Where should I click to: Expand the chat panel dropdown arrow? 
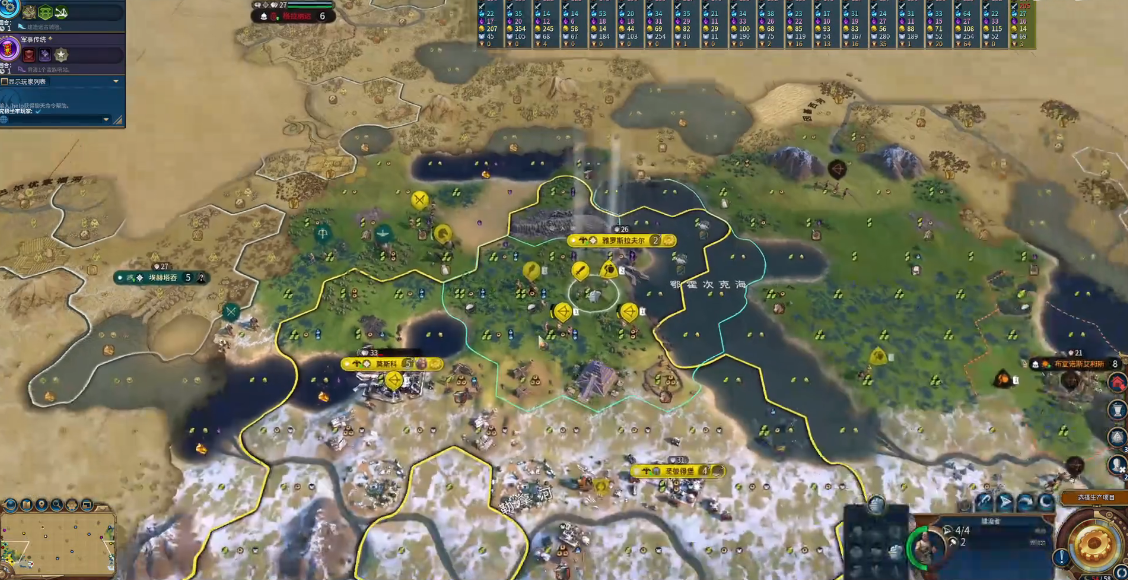(x=116, y=82)
